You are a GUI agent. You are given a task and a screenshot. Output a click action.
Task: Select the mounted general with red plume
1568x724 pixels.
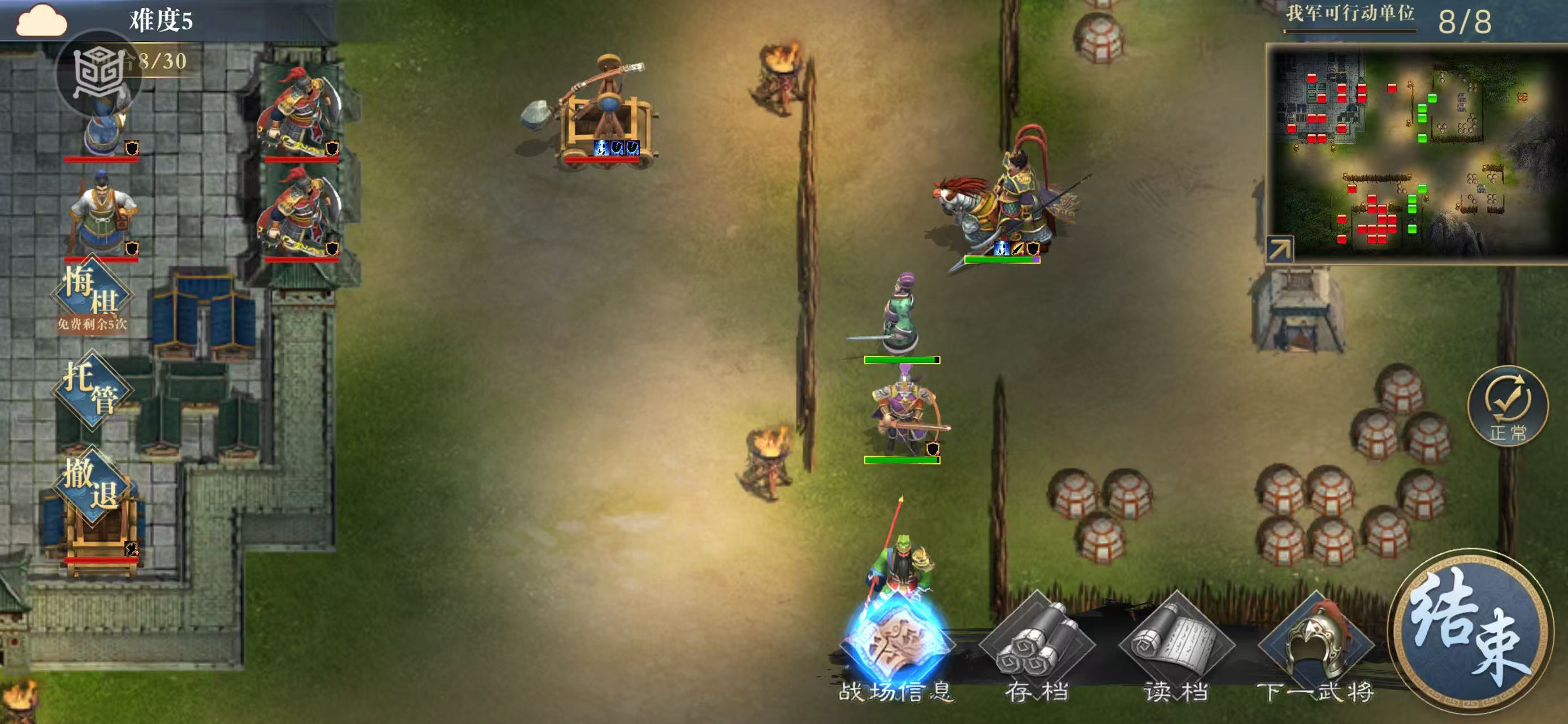(1004, 195)
